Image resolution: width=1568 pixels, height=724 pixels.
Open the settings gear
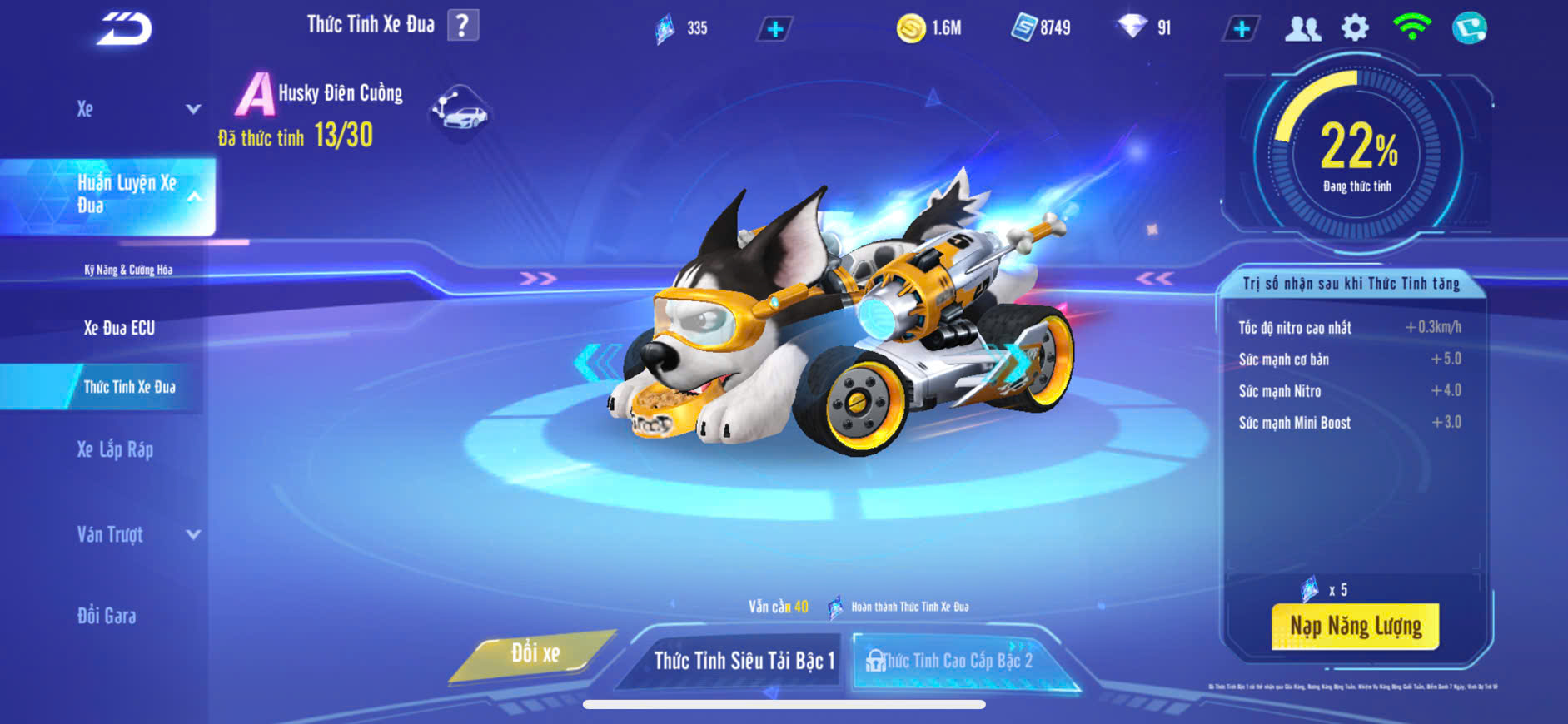pyautogui.click(x=1355, y=29)
